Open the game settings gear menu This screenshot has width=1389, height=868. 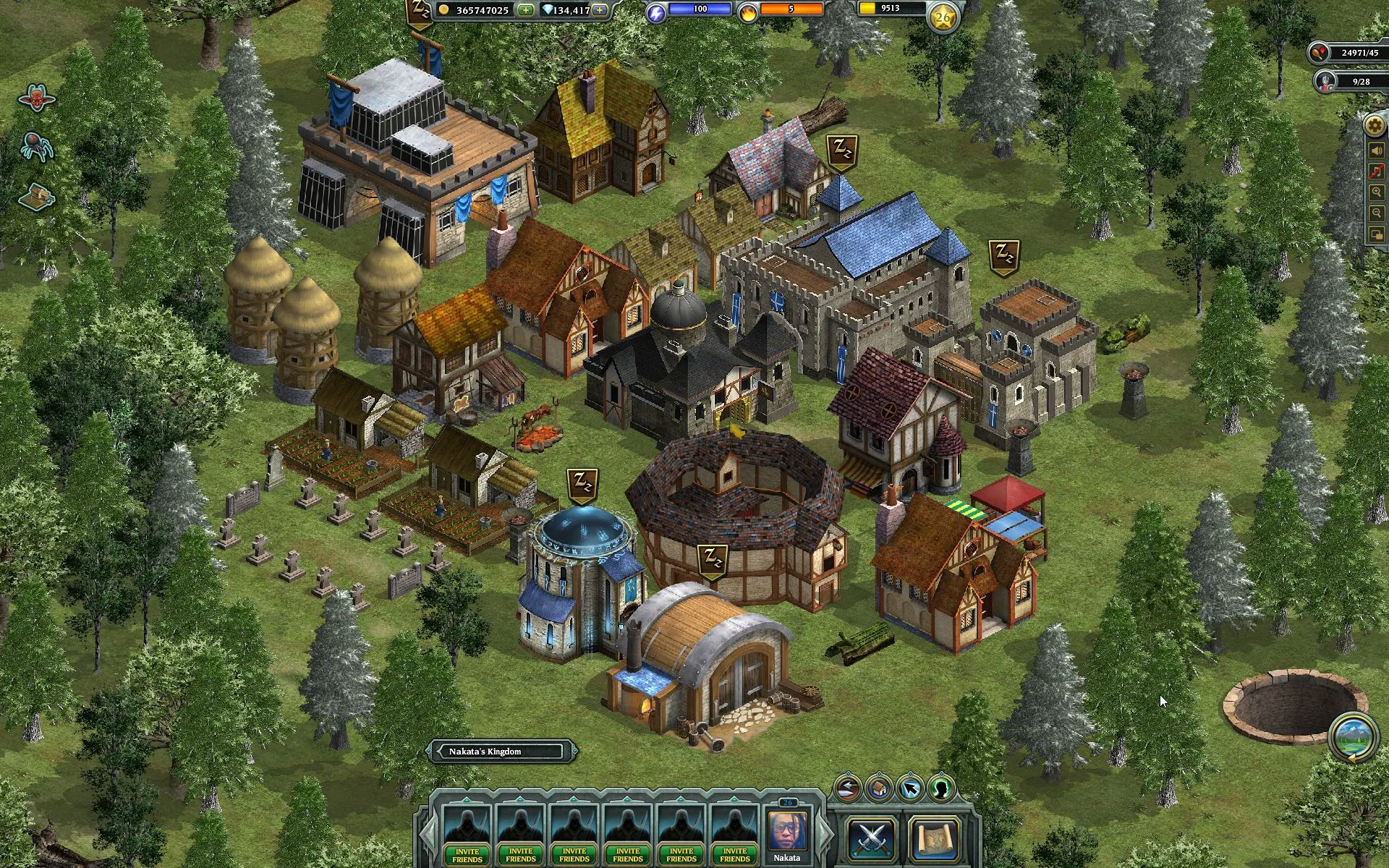[1373, 125]
